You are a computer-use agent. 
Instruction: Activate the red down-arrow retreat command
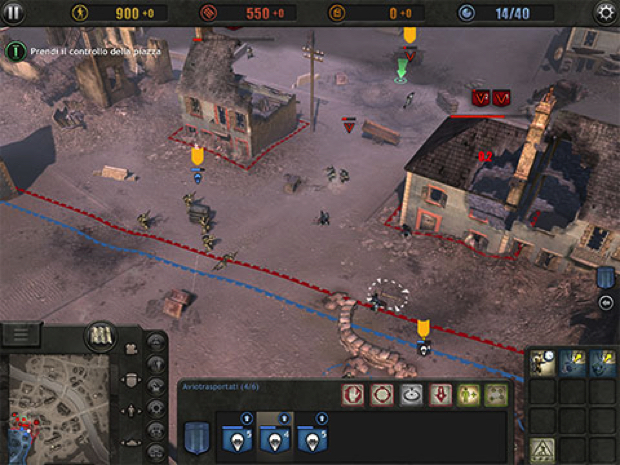click(x=439, y=394)
